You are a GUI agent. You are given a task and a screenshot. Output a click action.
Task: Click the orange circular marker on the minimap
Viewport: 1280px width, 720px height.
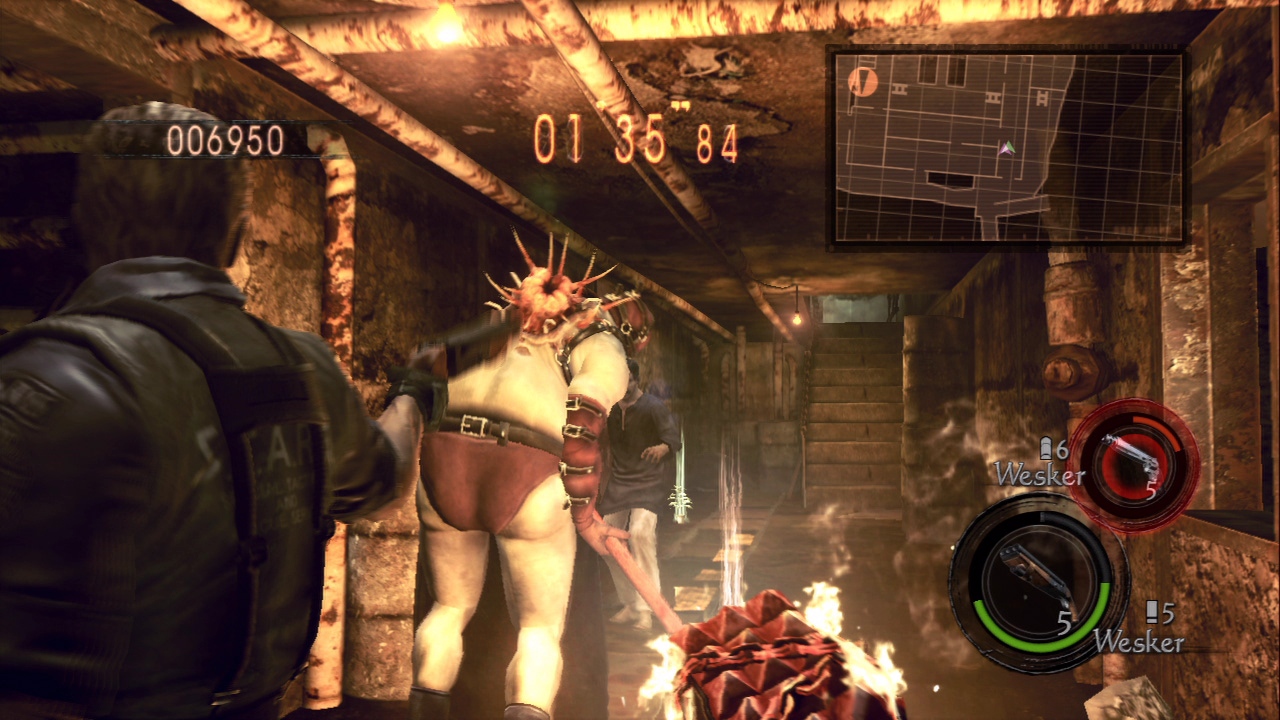[x=861, y=81]
